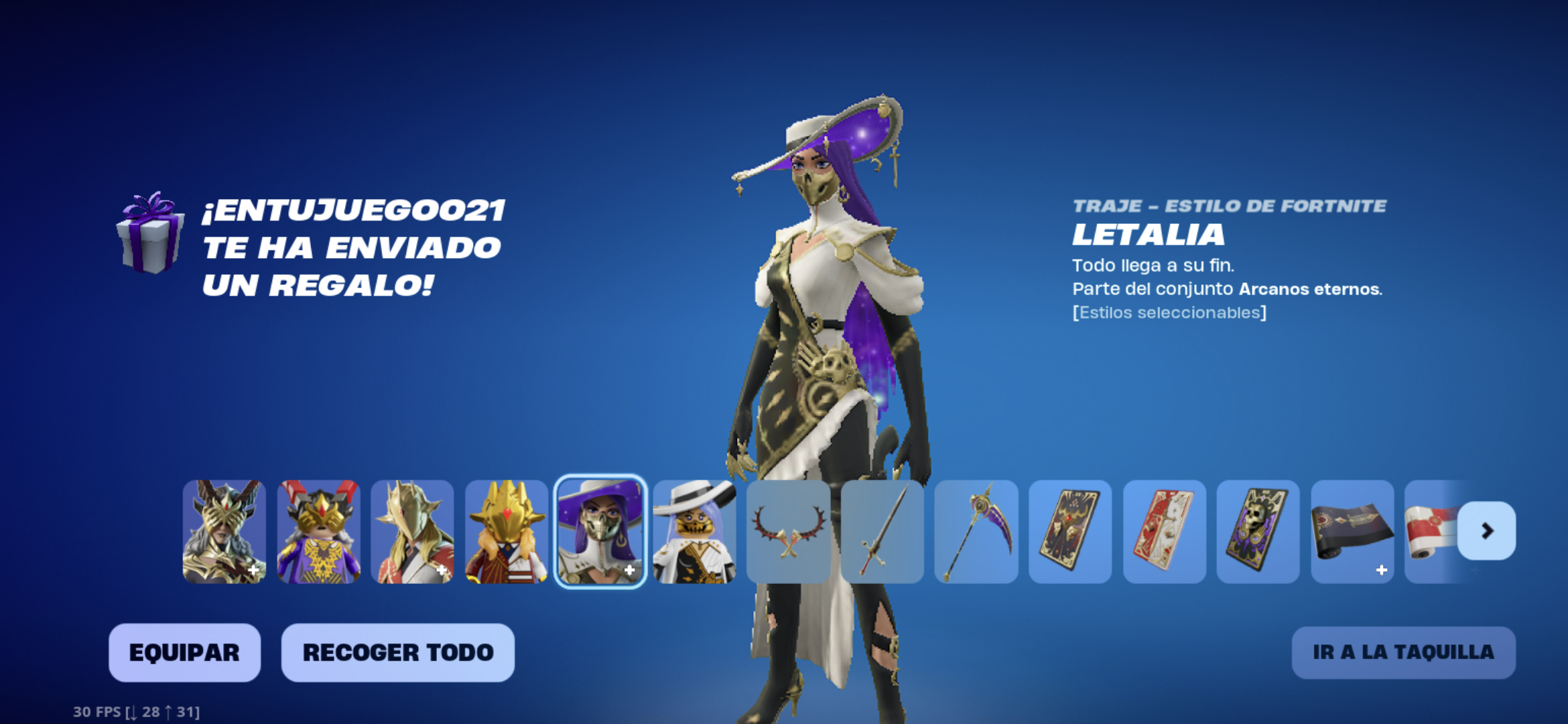Screen dimensions: 1568x724
Task: Select the horned gold-masked outfit thumbnail
Action: point(224,531)
